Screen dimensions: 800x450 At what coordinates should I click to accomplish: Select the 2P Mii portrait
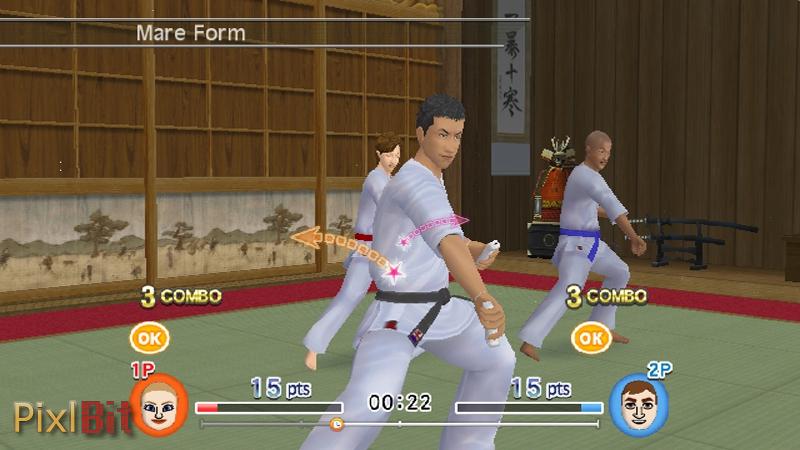click(x=638, y=405)
